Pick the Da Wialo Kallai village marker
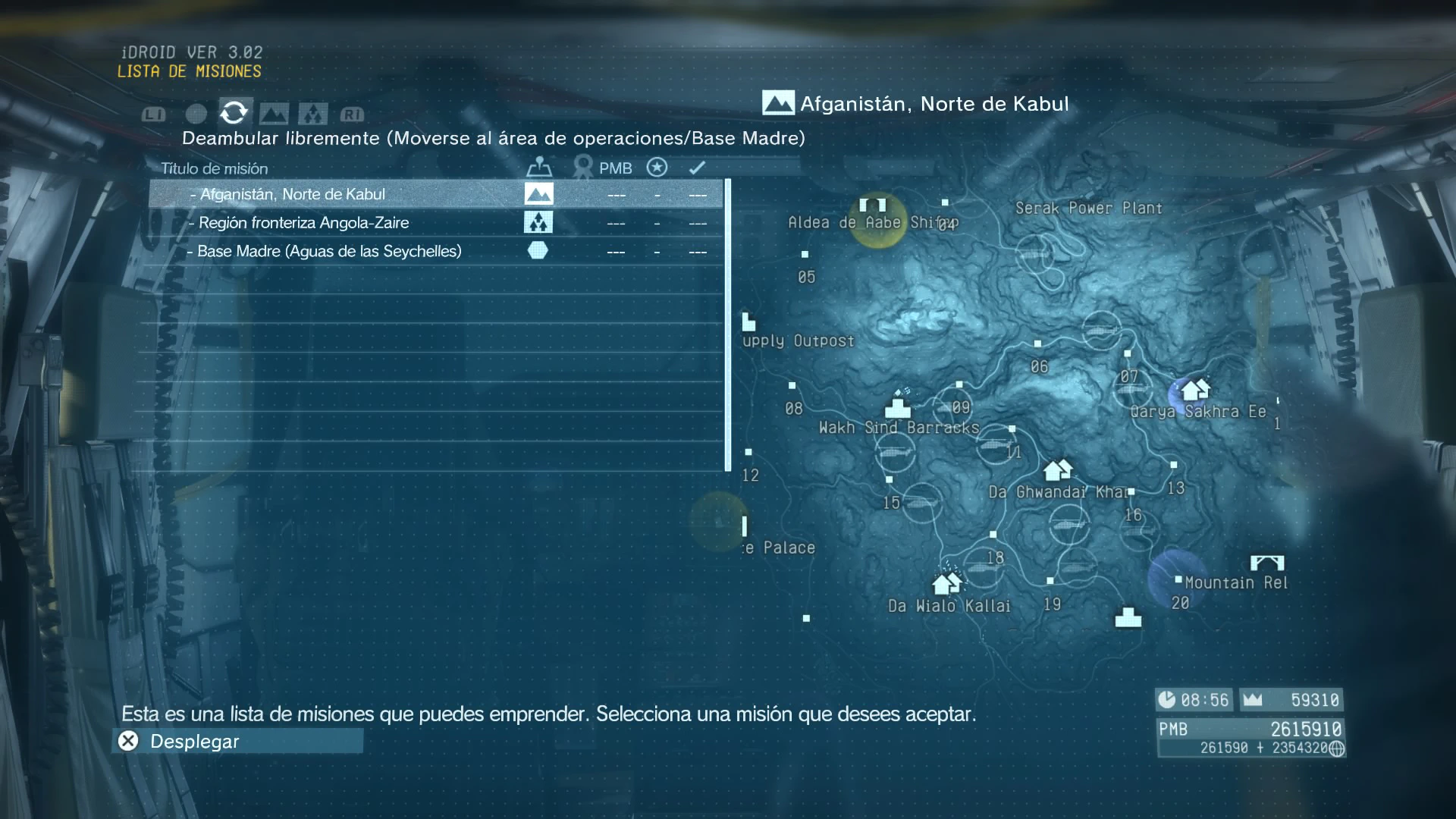Screen dimensions: 1456x819 (946, 583)
